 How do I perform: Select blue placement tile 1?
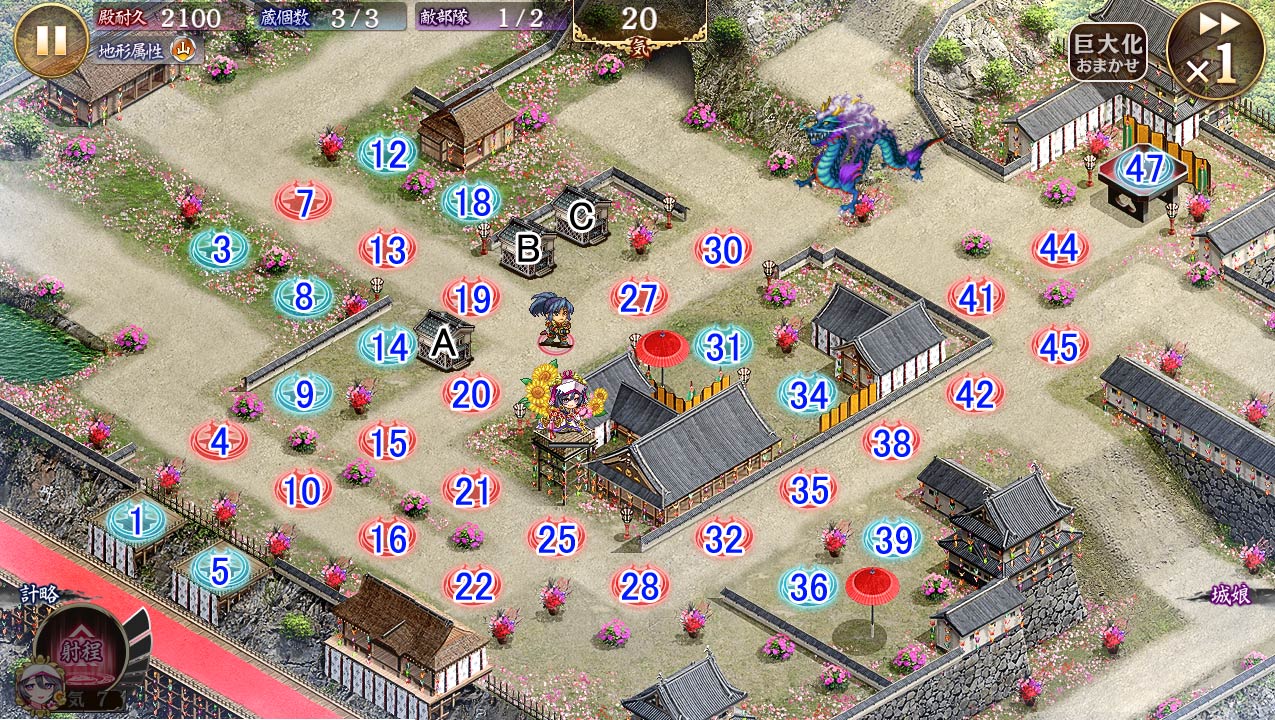(x=136, y=520)
